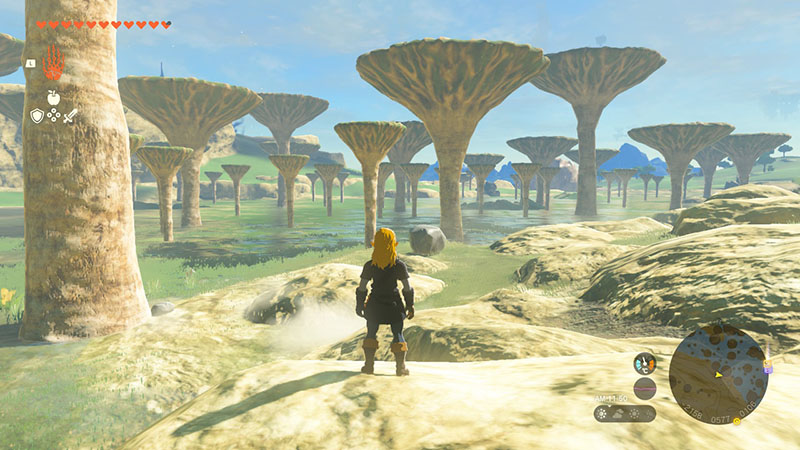Open the circular minimap
Viewport: 800px width, 450px height.
tap(717, 373)
